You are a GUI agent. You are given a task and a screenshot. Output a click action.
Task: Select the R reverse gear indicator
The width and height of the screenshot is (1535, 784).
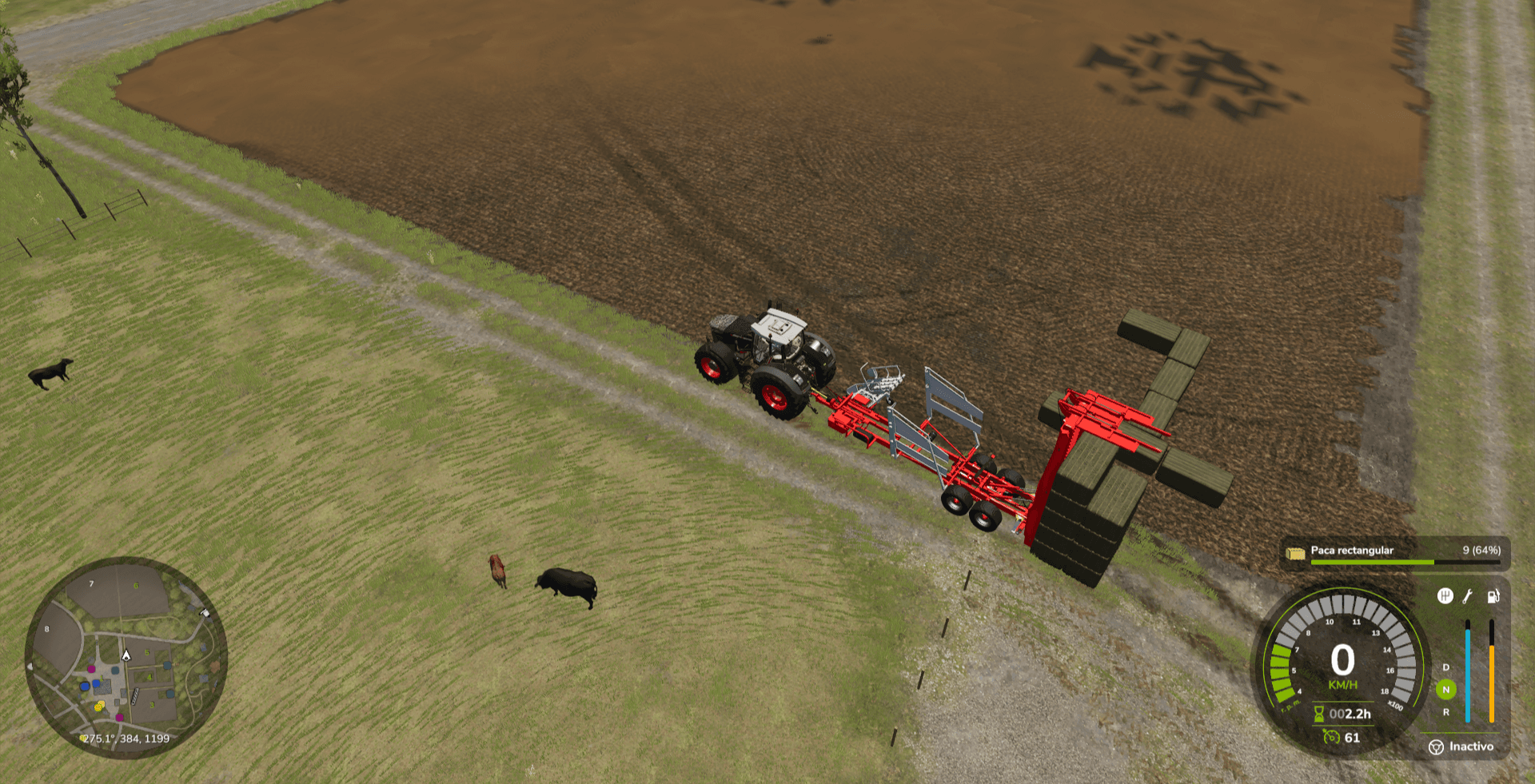tap(1445, 712)
